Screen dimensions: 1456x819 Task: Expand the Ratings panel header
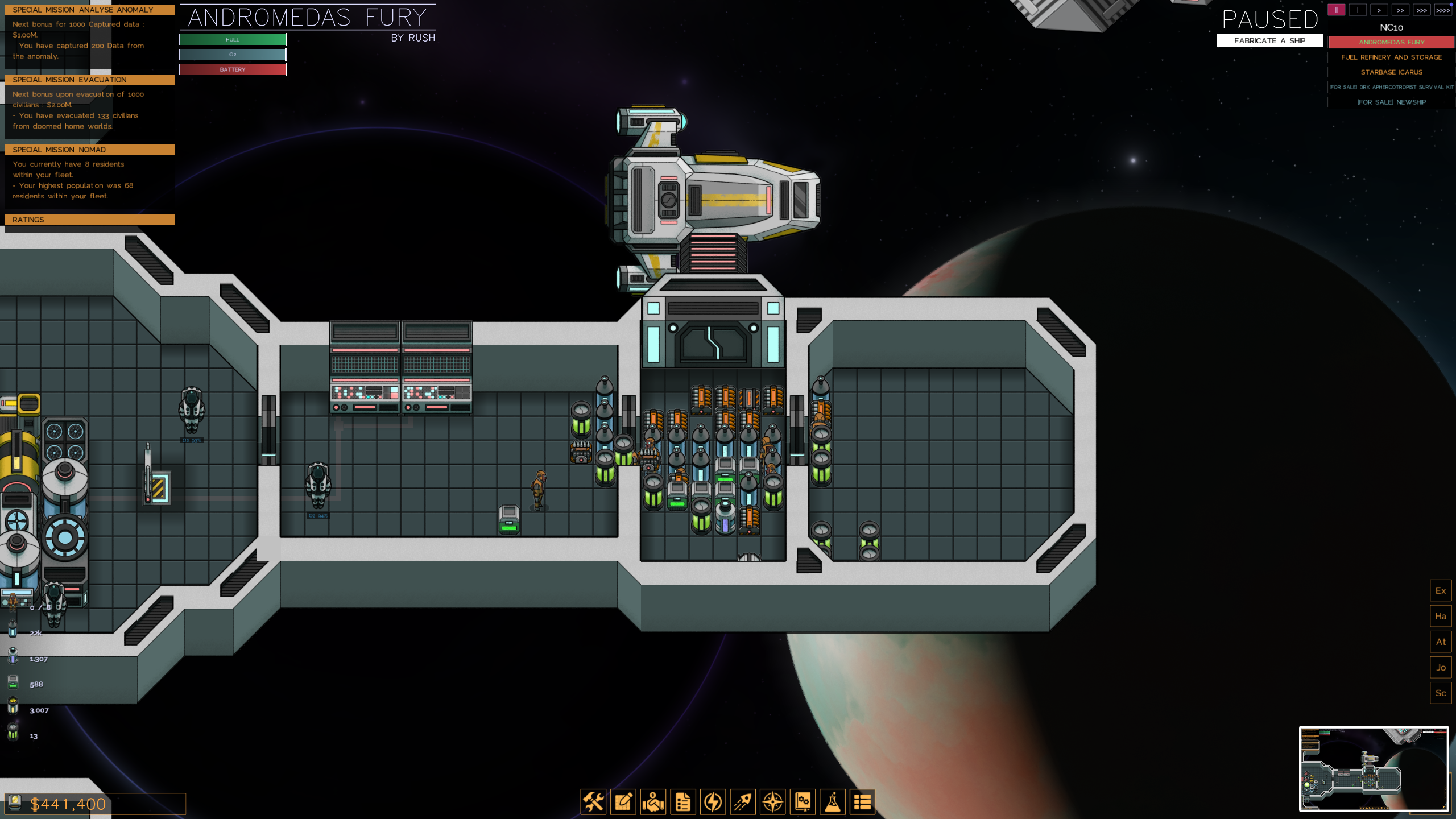(x=90, y=220)
